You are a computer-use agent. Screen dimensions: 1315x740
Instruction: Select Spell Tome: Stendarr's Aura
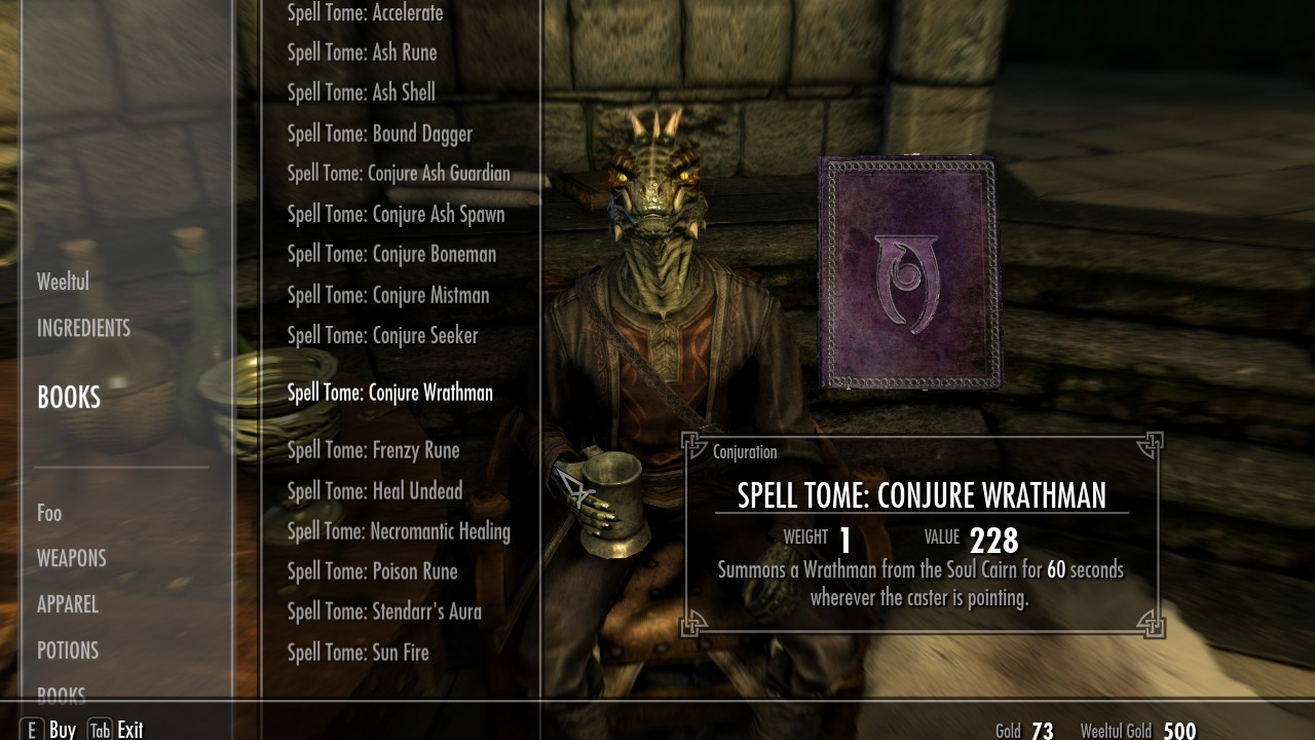[384, 611]
